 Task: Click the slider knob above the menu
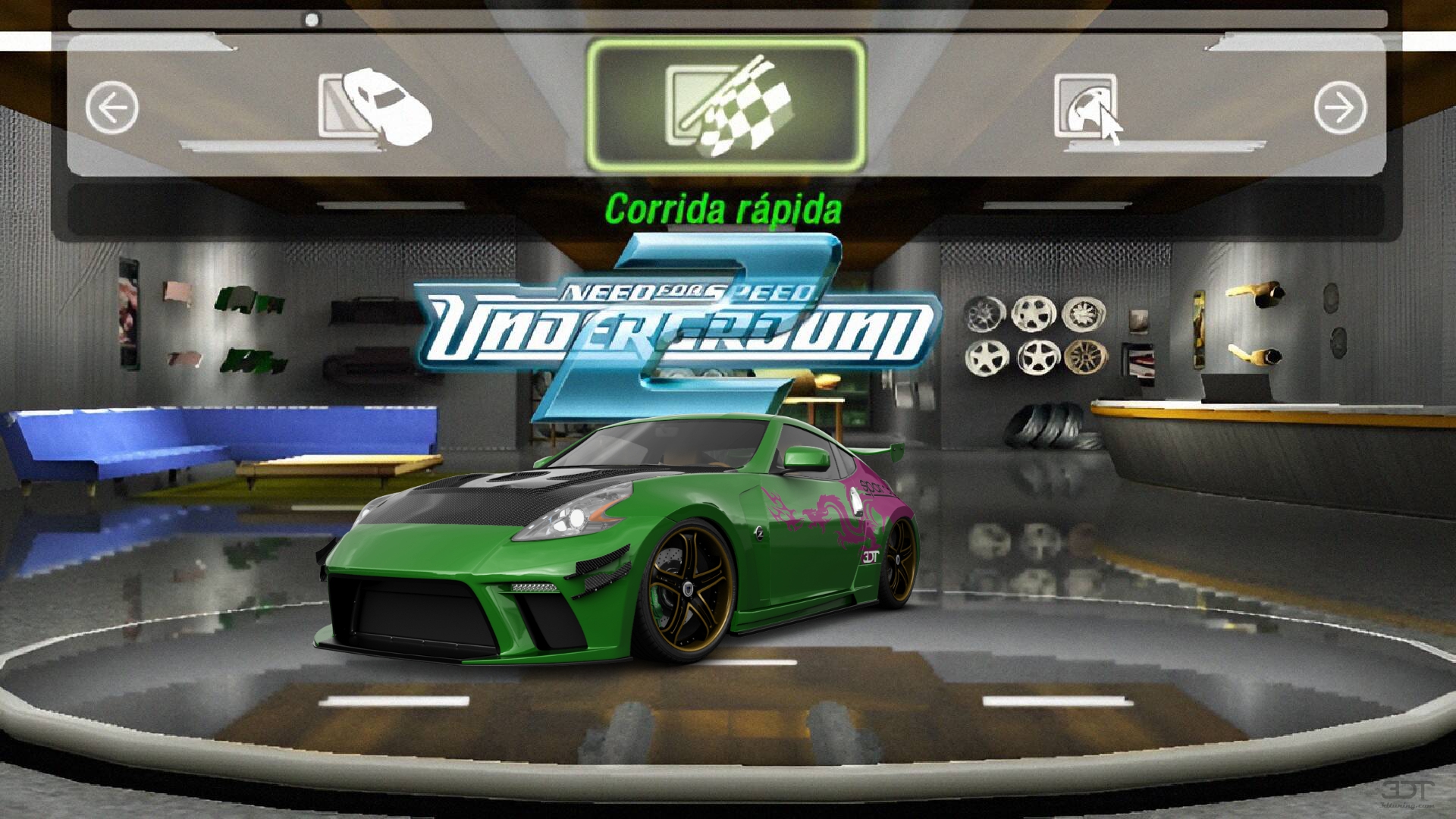pyautogui.click(x=309, y=20)
